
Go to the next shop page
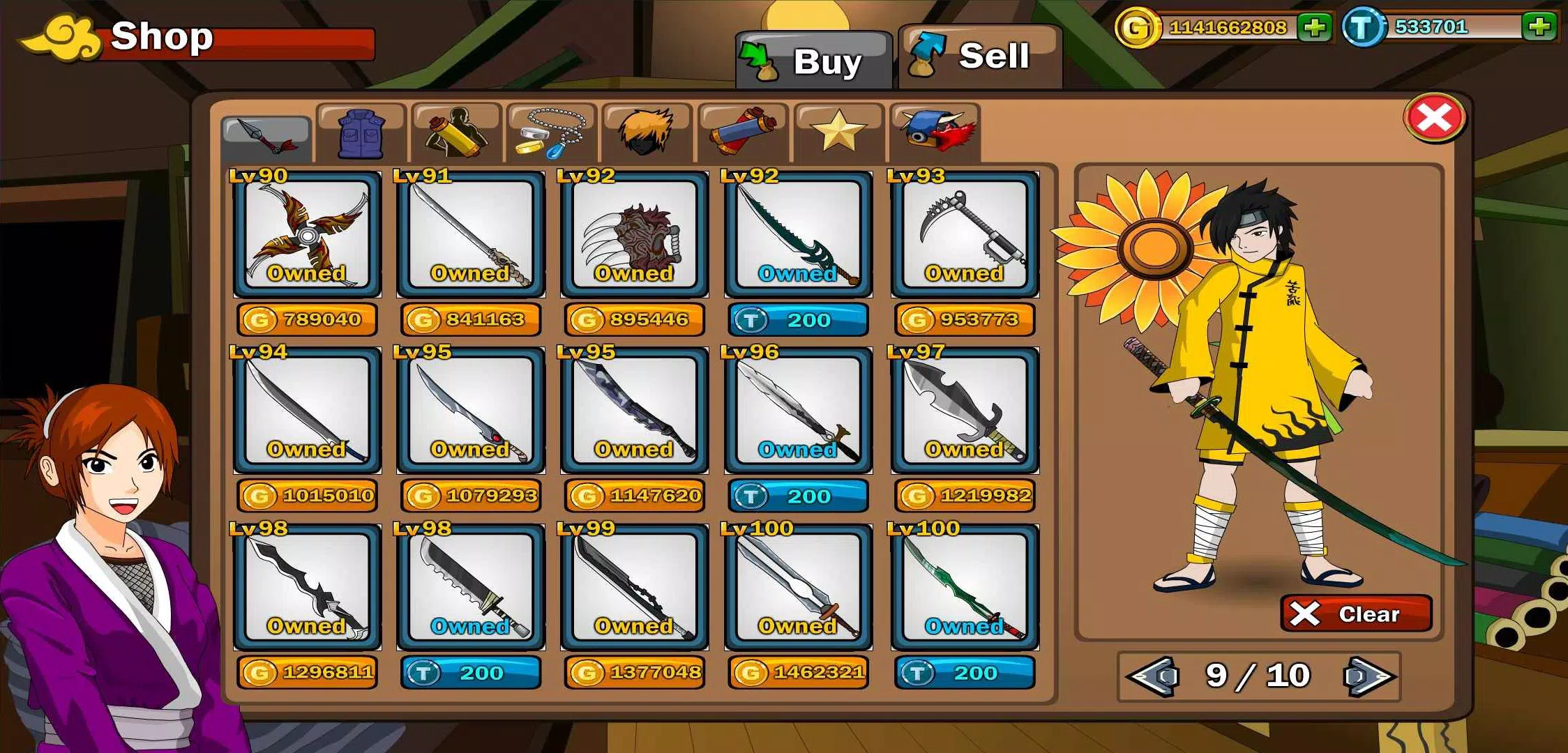click(1368, 676)
